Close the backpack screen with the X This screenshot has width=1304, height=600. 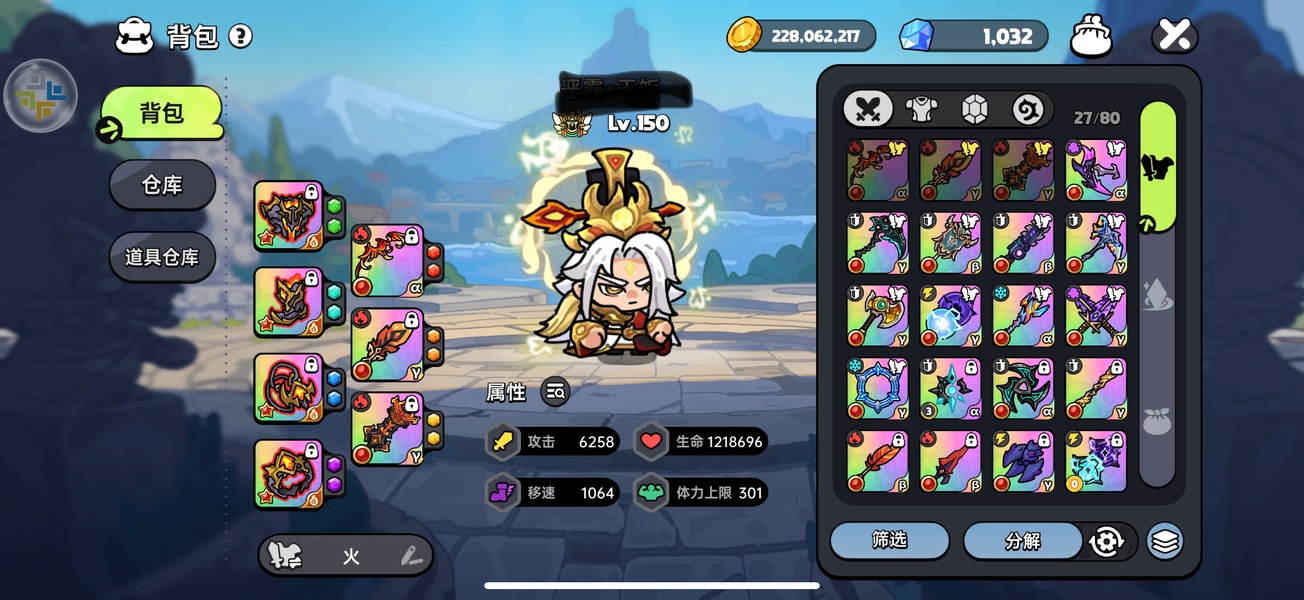click(1174, 37)
